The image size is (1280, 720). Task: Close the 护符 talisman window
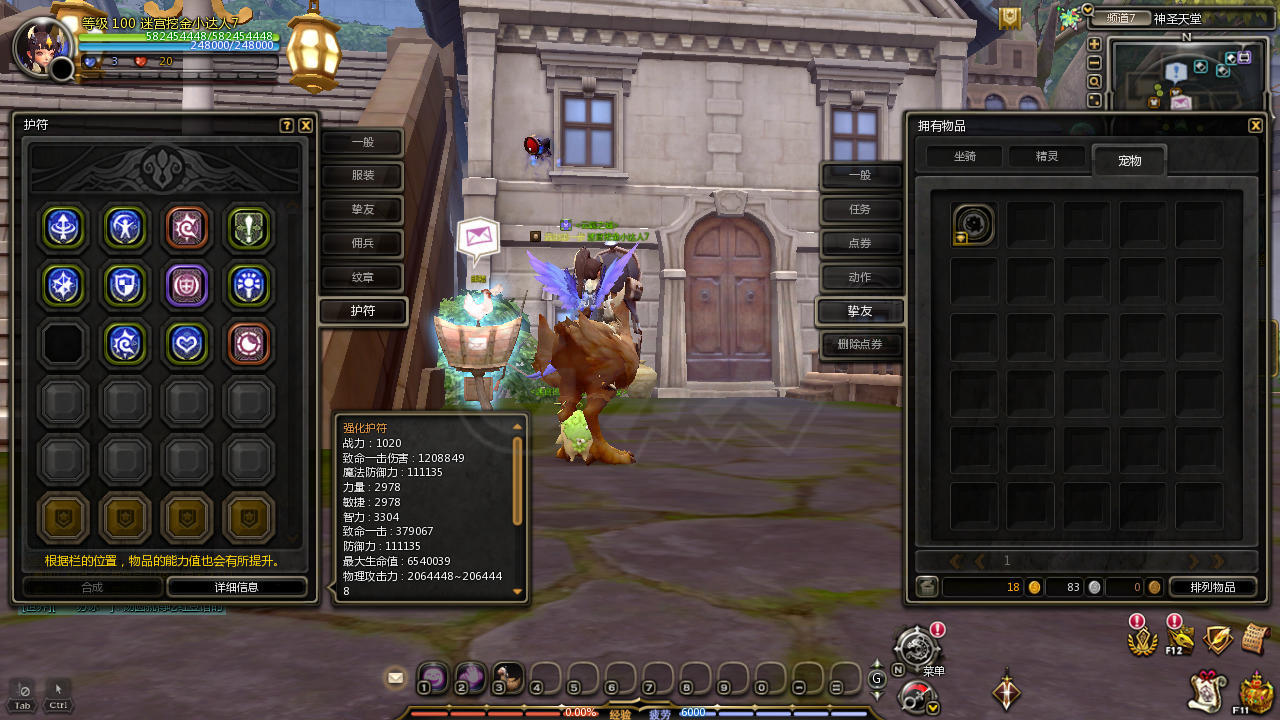[x=306, y=126]
